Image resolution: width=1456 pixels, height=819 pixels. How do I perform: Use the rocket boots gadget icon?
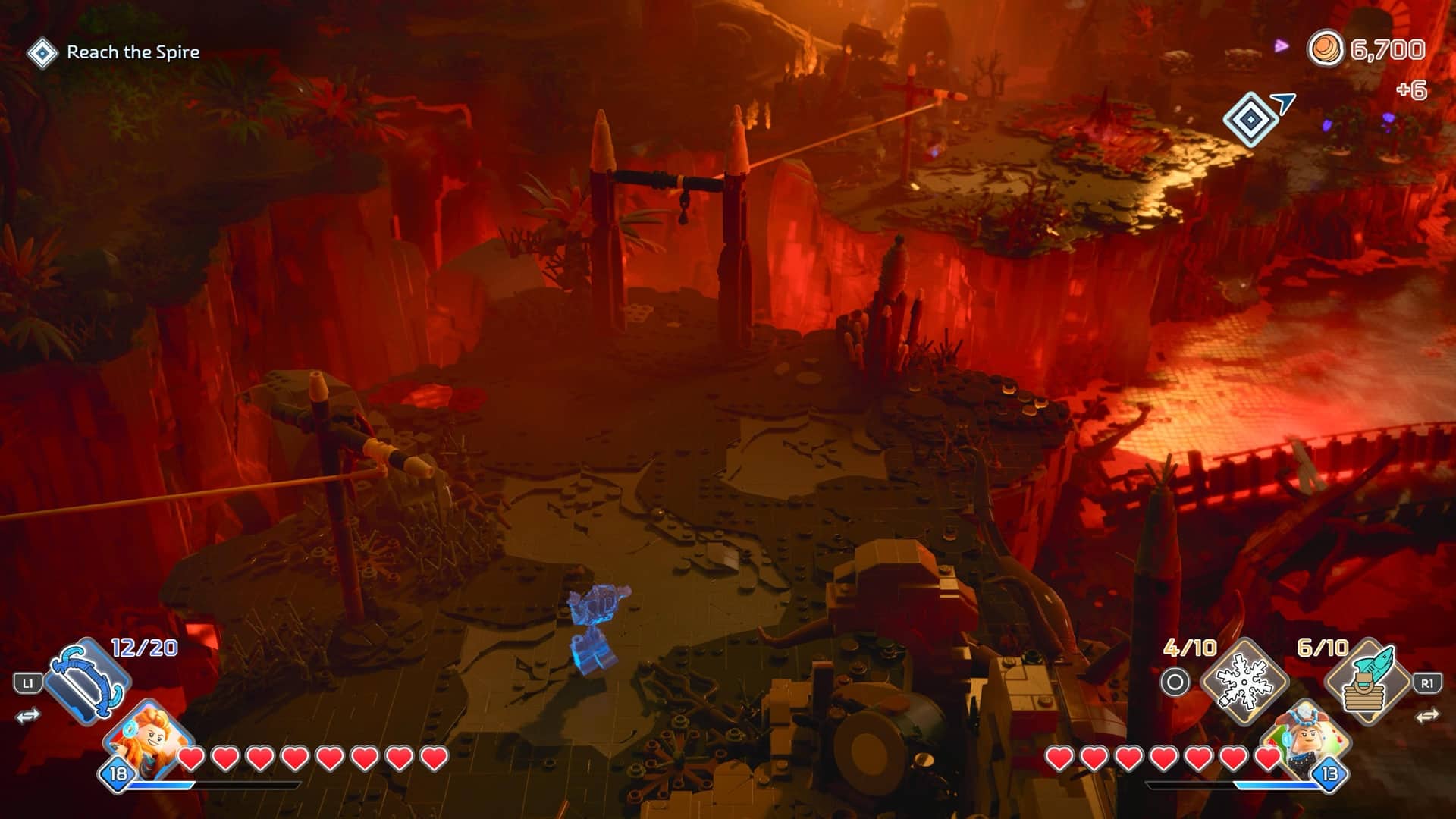(x=1367, y=682)
